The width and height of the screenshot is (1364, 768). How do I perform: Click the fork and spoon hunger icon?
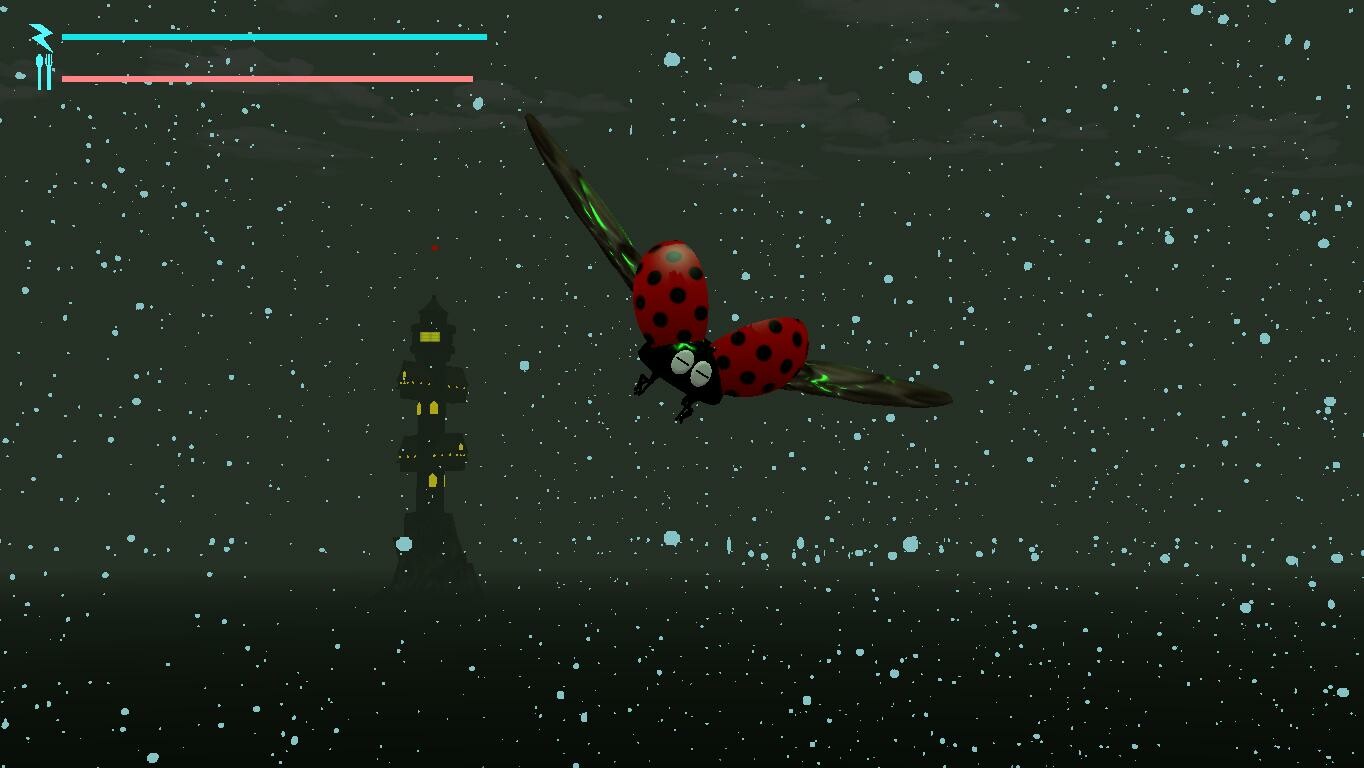click(42, 73)
